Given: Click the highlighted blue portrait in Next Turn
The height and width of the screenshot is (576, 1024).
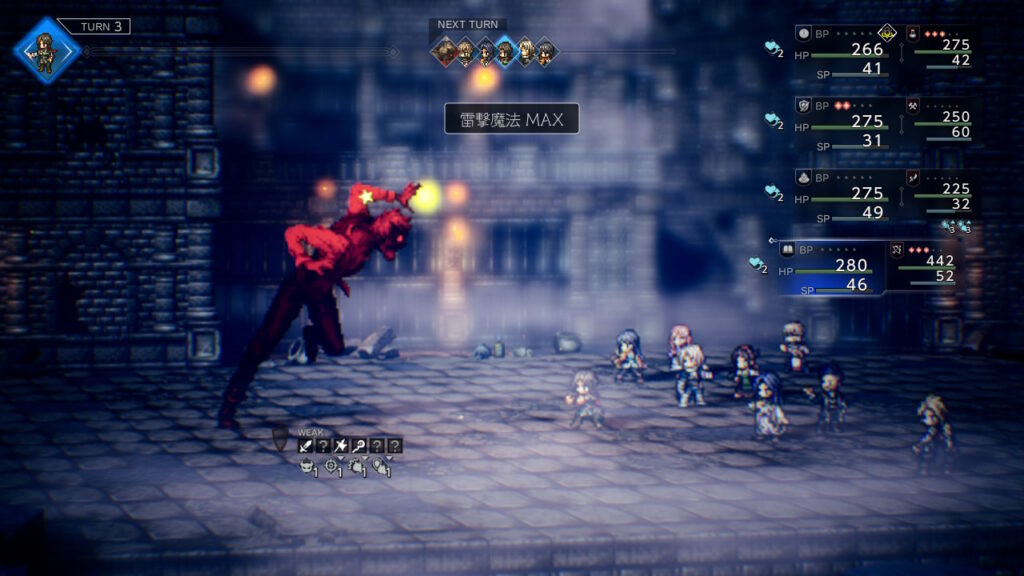Looking at the screenshot, I should pyautogui.click(x=506, y=51).
